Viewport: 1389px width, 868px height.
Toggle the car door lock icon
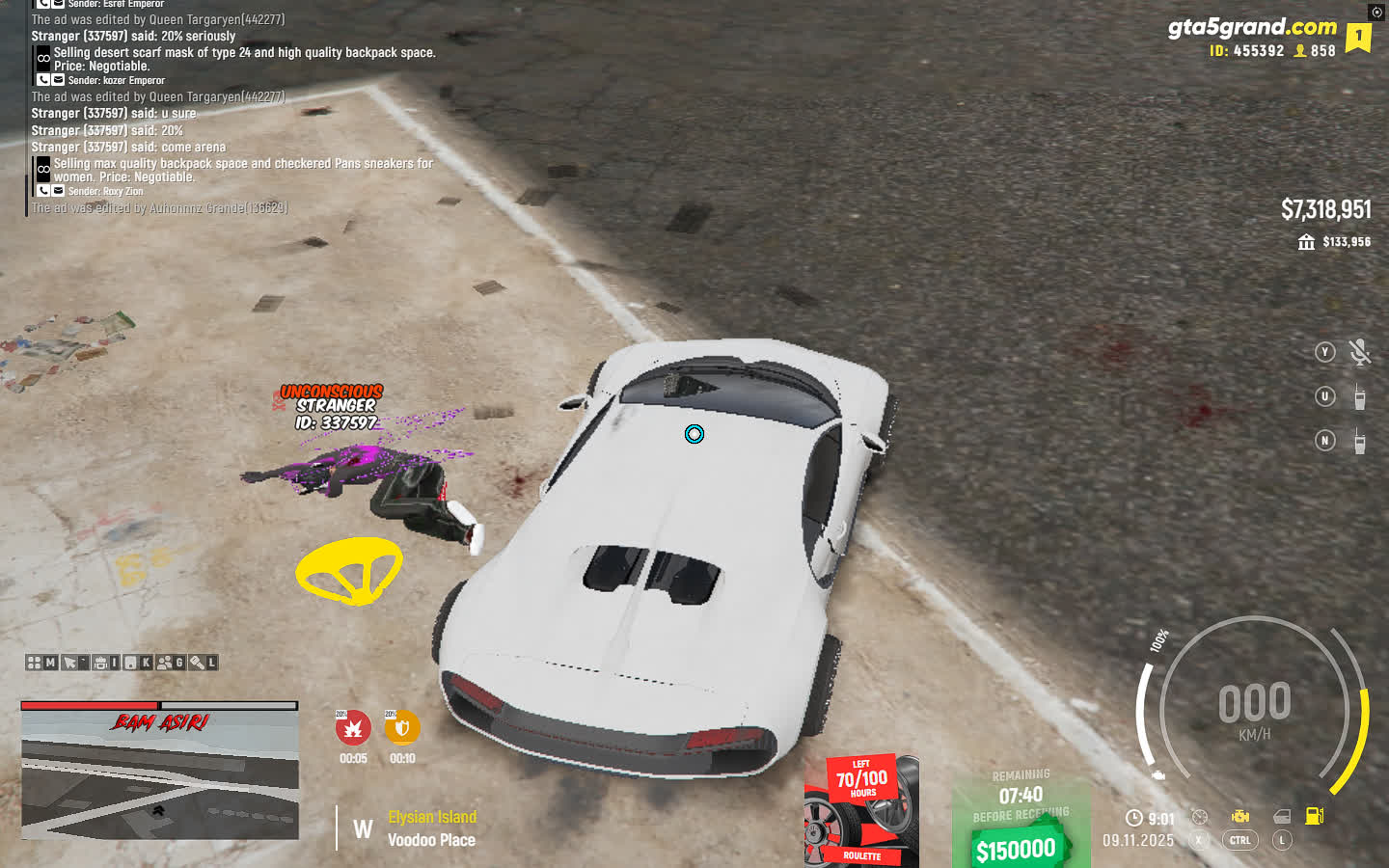coord(1282,817)
